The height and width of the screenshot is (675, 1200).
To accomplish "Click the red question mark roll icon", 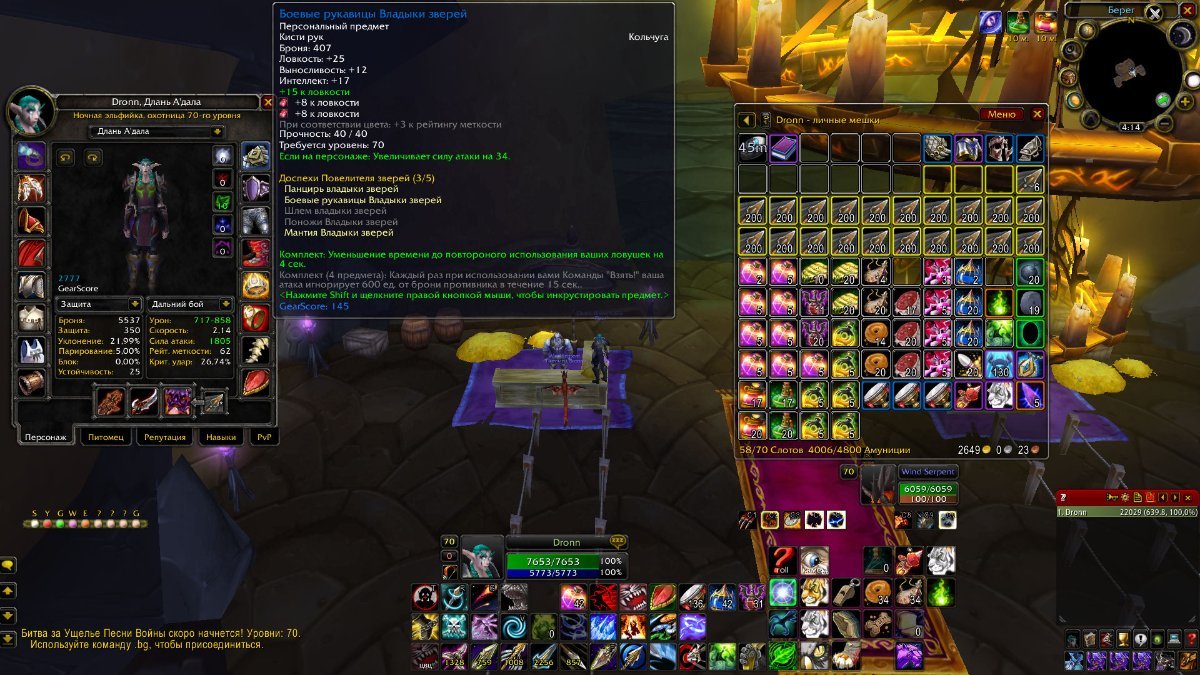I will tap(783, 561).
